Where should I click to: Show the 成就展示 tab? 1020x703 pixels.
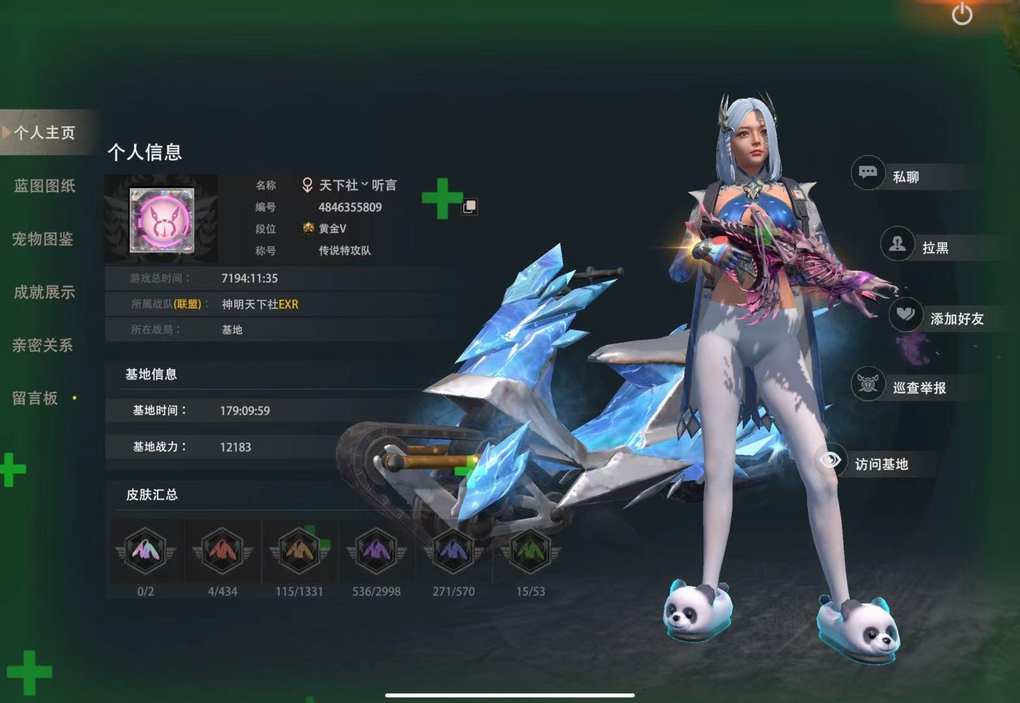click(x=44, y=292)
